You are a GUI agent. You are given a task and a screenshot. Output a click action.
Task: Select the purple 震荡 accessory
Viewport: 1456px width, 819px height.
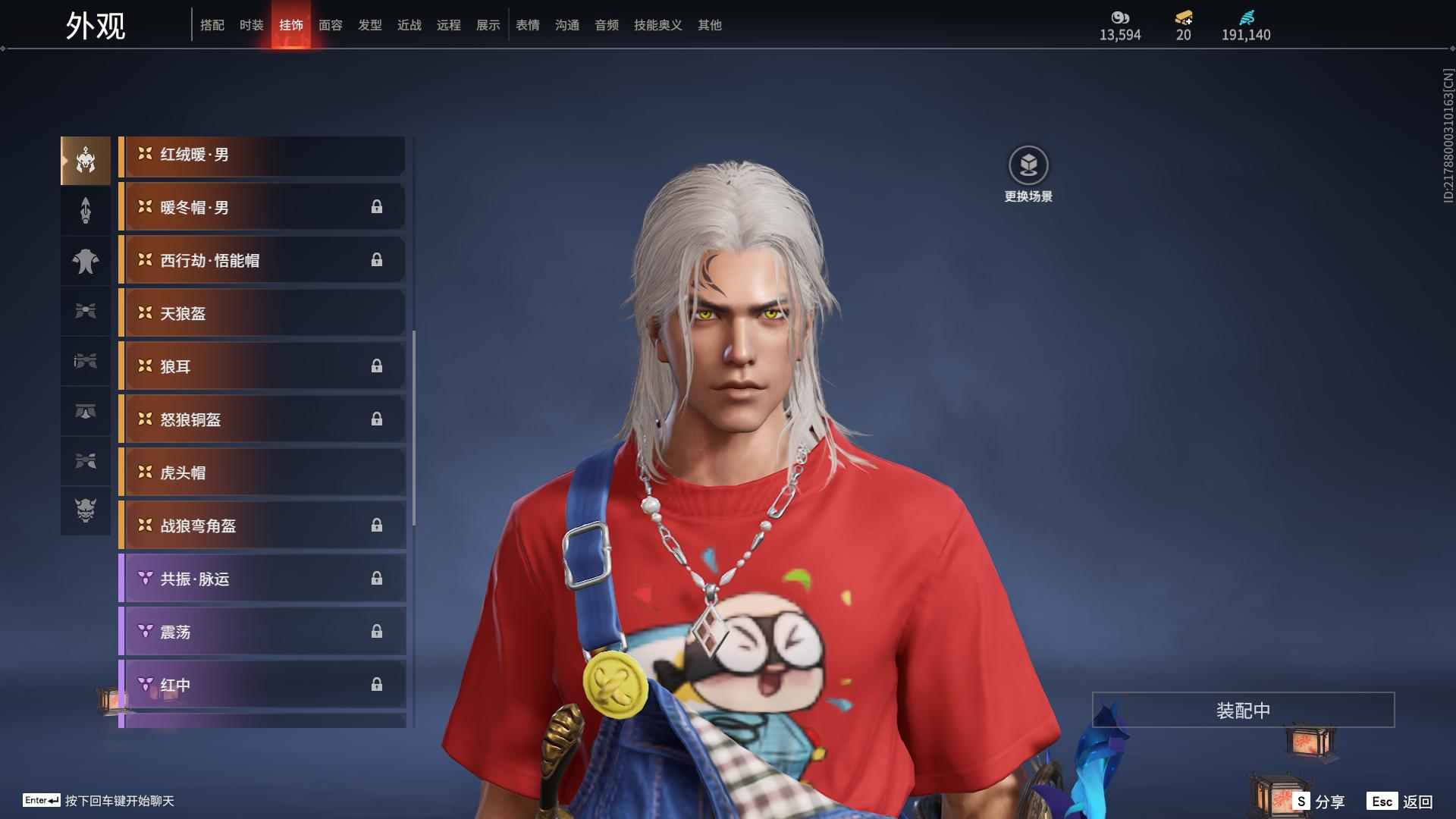(x=262, y=632)
